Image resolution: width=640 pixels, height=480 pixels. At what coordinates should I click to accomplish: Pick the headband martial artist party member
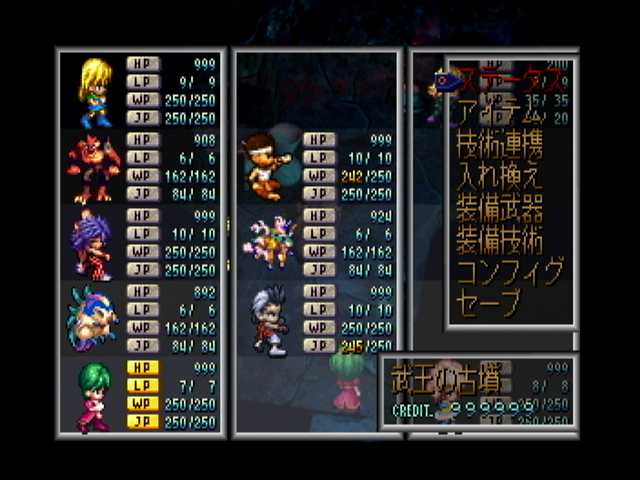pos(264,165)
